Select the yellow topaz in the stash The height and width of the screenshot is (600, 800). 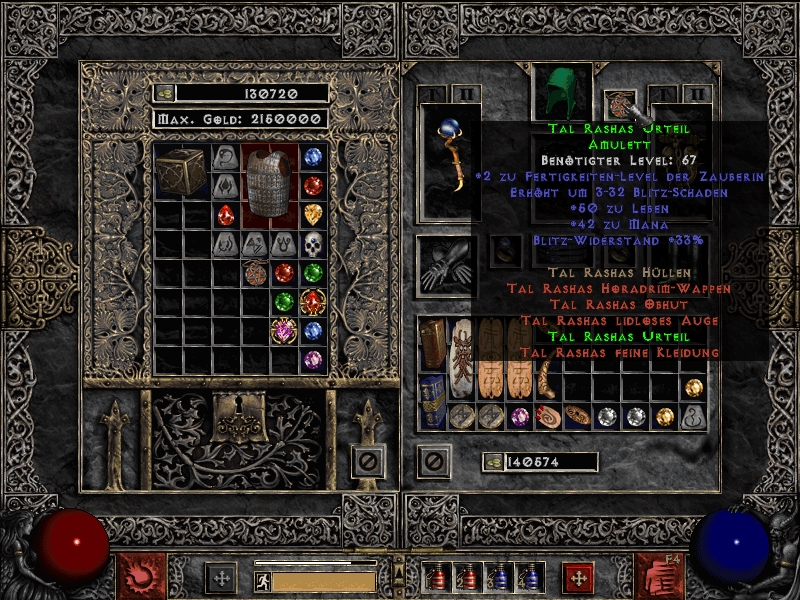click(313, 213)
